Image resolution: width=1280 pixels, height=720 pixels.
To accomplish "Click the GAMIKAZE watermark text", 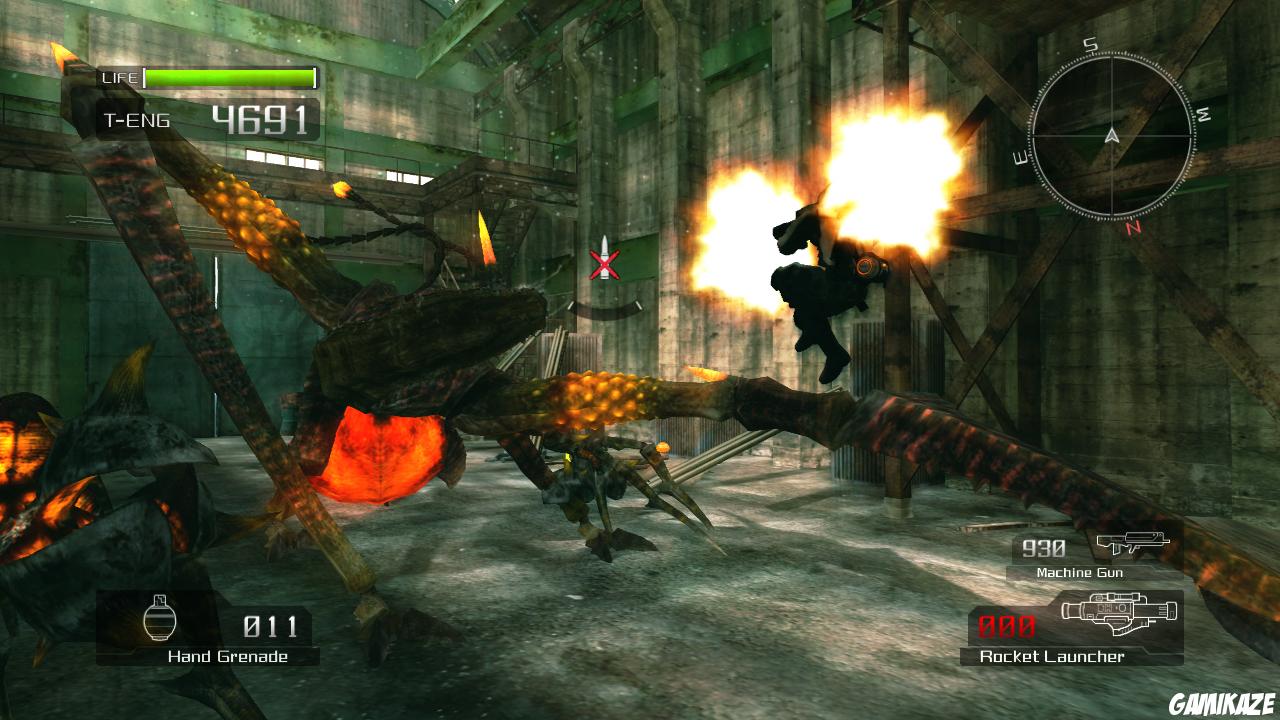I will pyautogui.click(x=1221, y=705).
